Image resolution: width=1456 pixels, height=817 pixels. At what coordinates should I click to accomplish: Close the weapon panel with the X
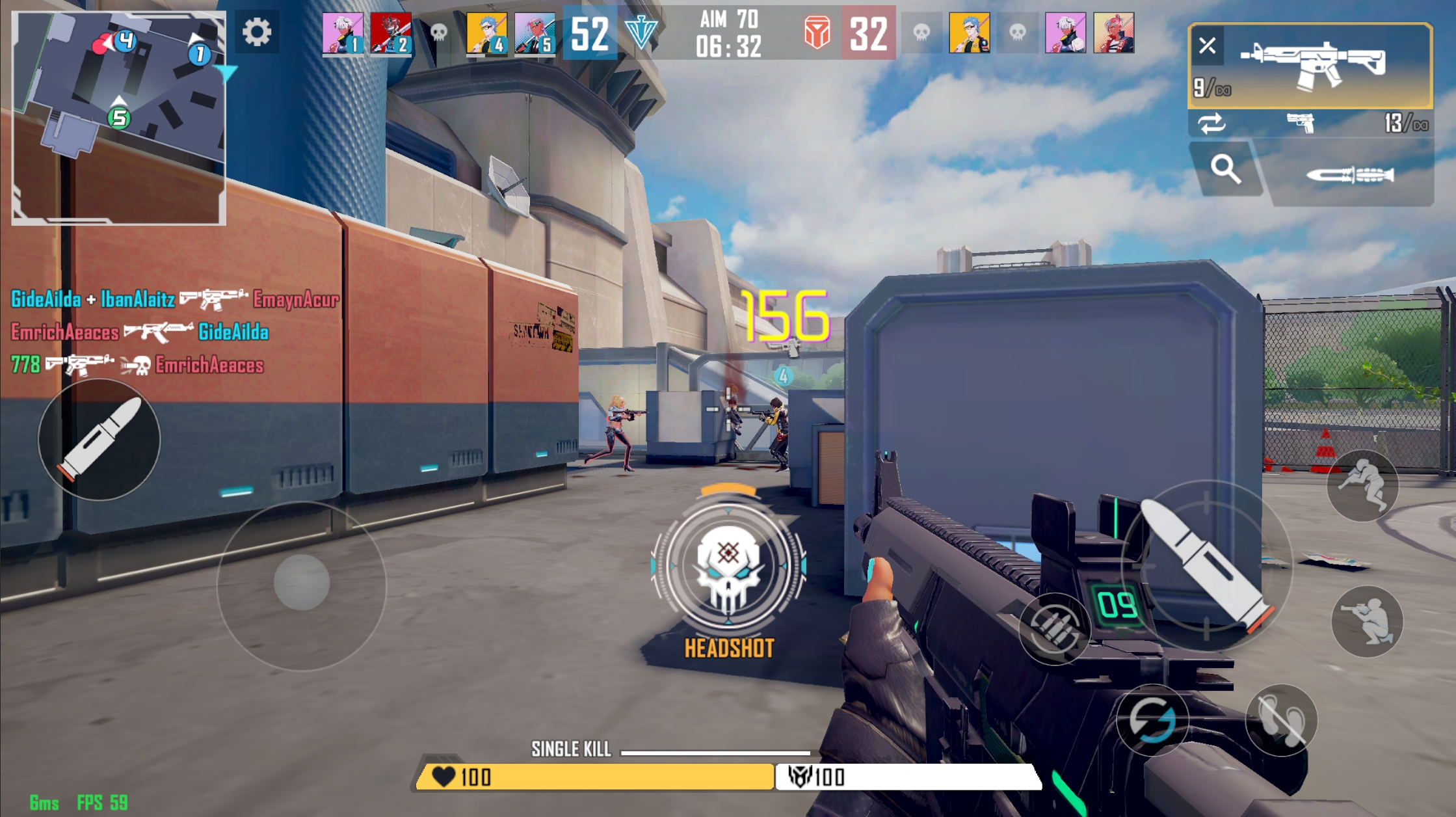pyautogui.click(x=1207, y=46)
